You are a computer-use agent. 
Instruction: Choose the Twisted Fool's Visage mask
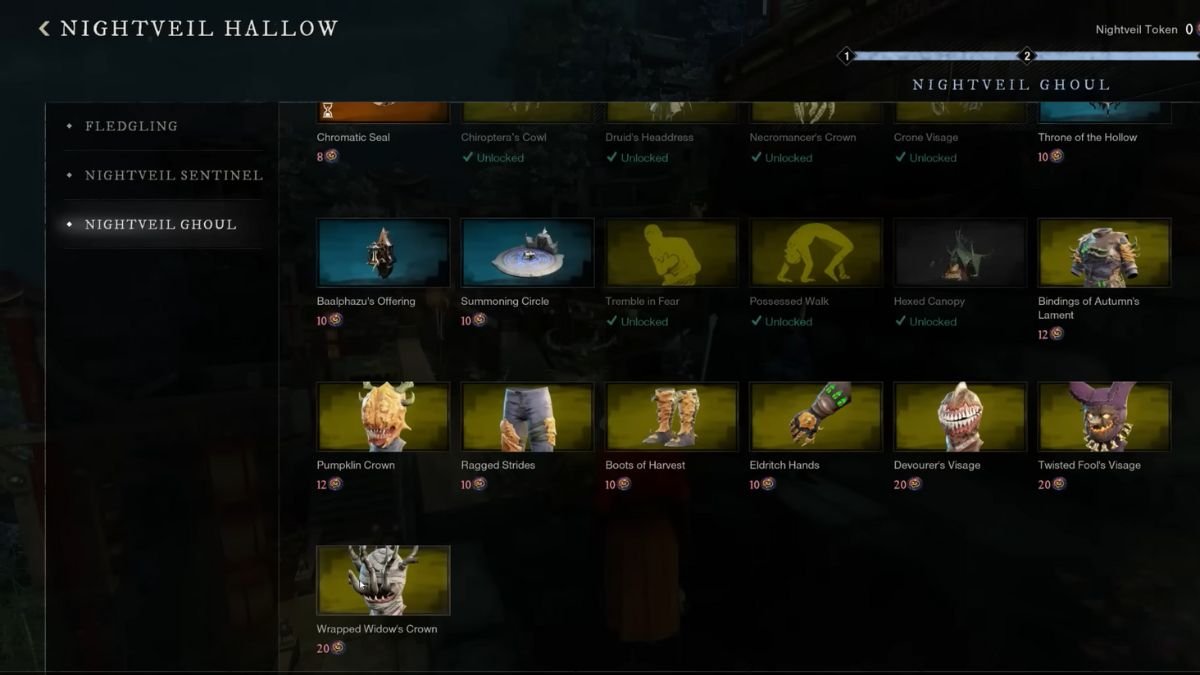point(1104,417)
